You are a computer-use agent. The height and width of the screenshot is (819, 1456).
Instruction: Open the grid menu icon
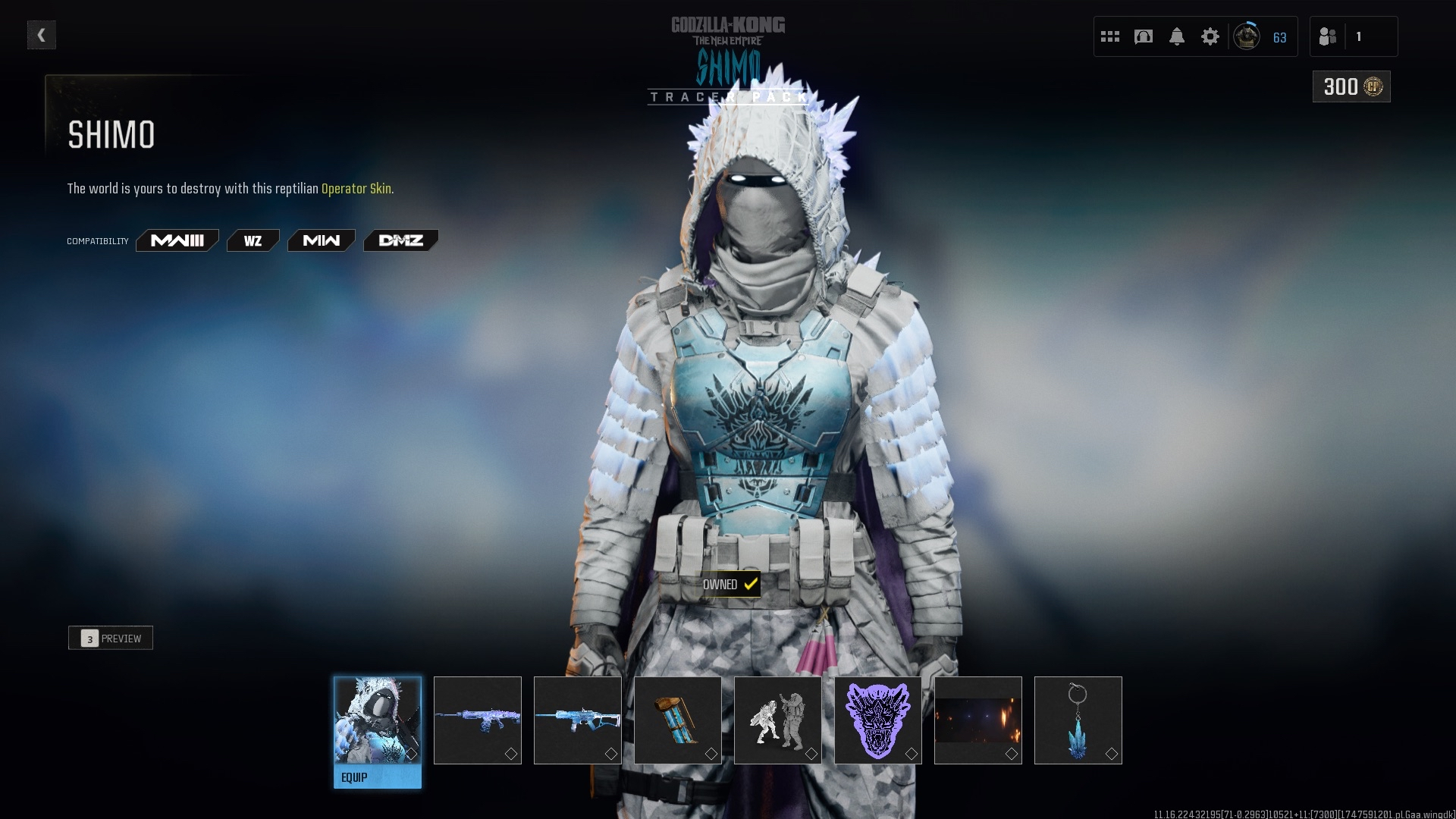pos(1110,36)
